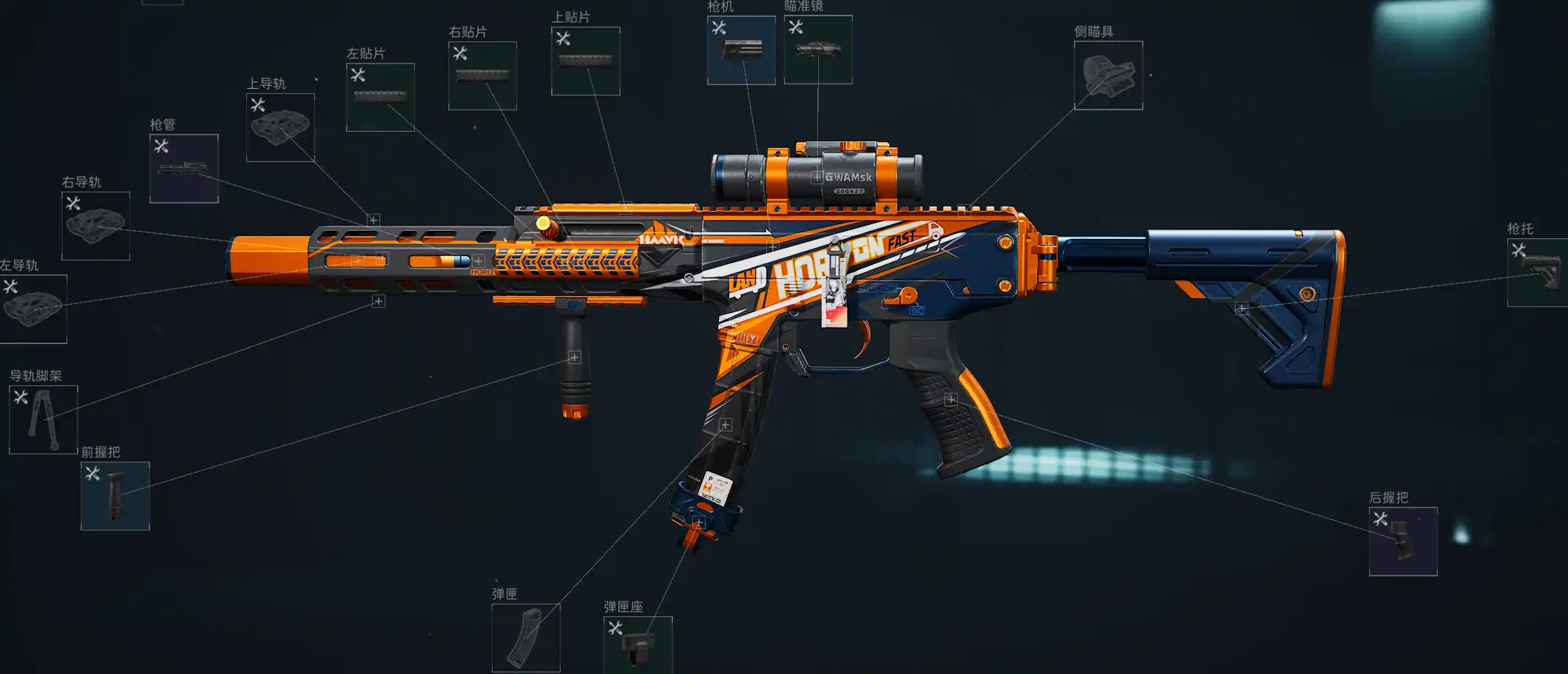The width and height of the screenshot is (1568, 674).
Task: Open the 枪机 bolt attachment slot
Action: point(741,50)
